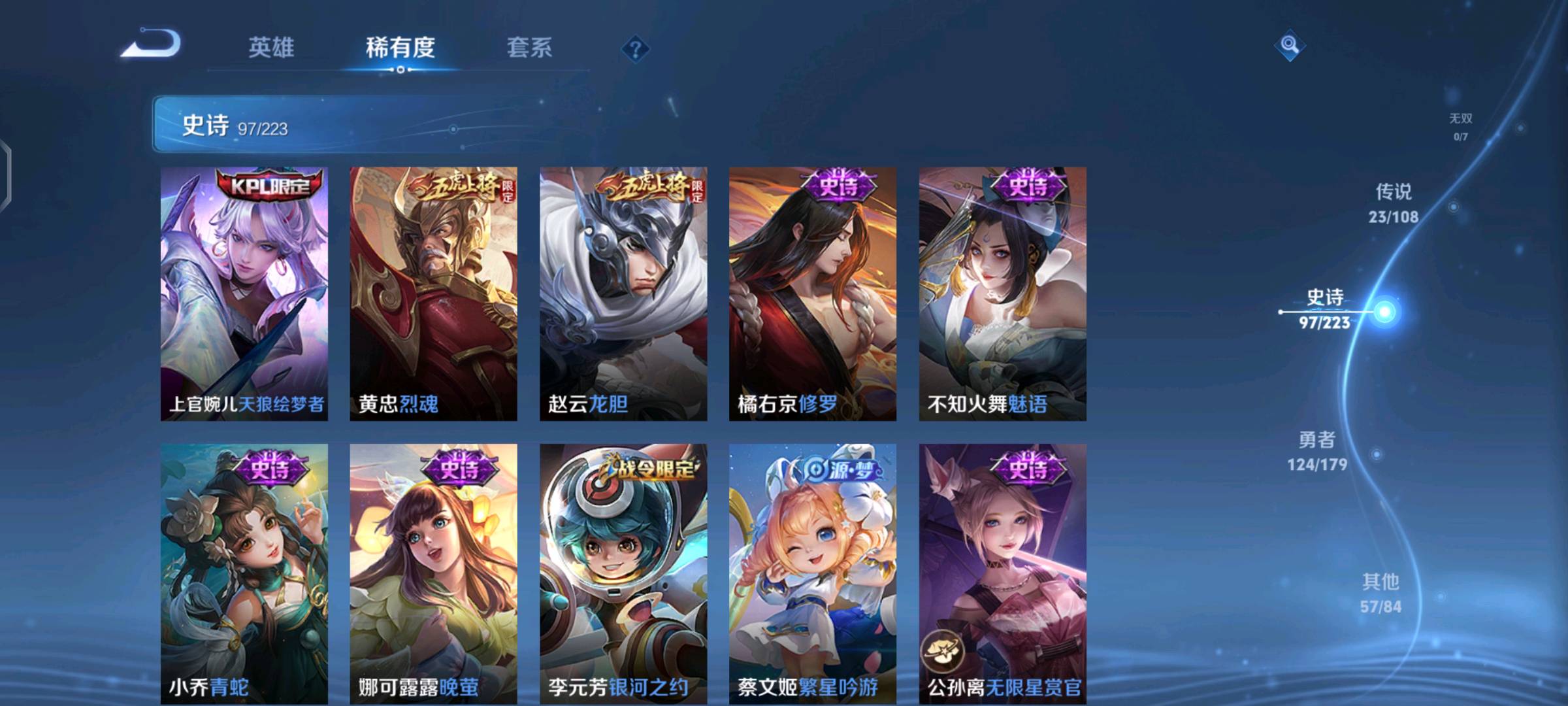Go back with the return arrow
Viewport: 1568px width, 706px height.
[x=152, y=44]
